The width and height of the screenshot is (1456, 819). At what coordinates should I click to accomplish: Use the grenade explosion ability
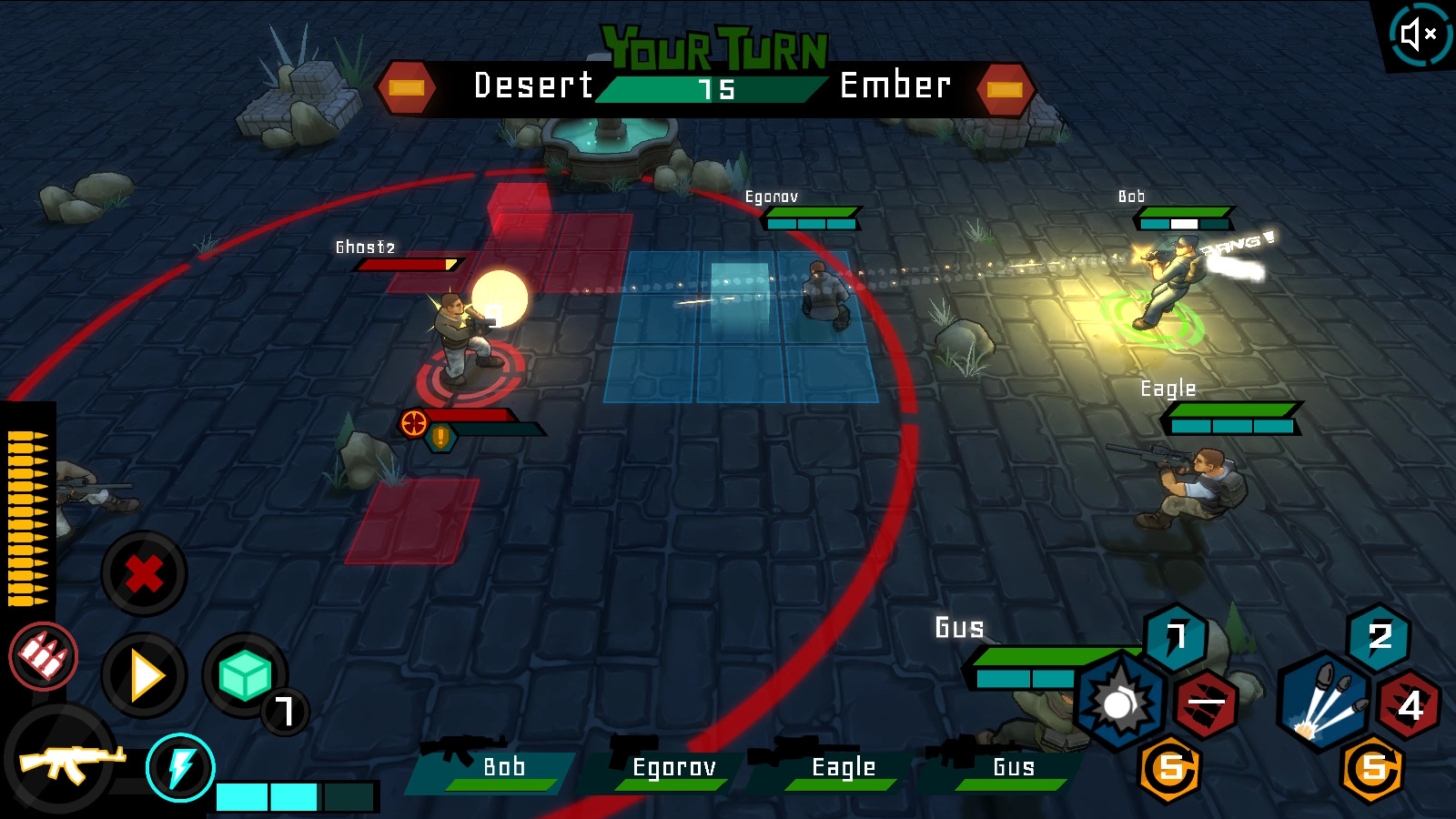pyautogui.click(x=1119, y=703)
